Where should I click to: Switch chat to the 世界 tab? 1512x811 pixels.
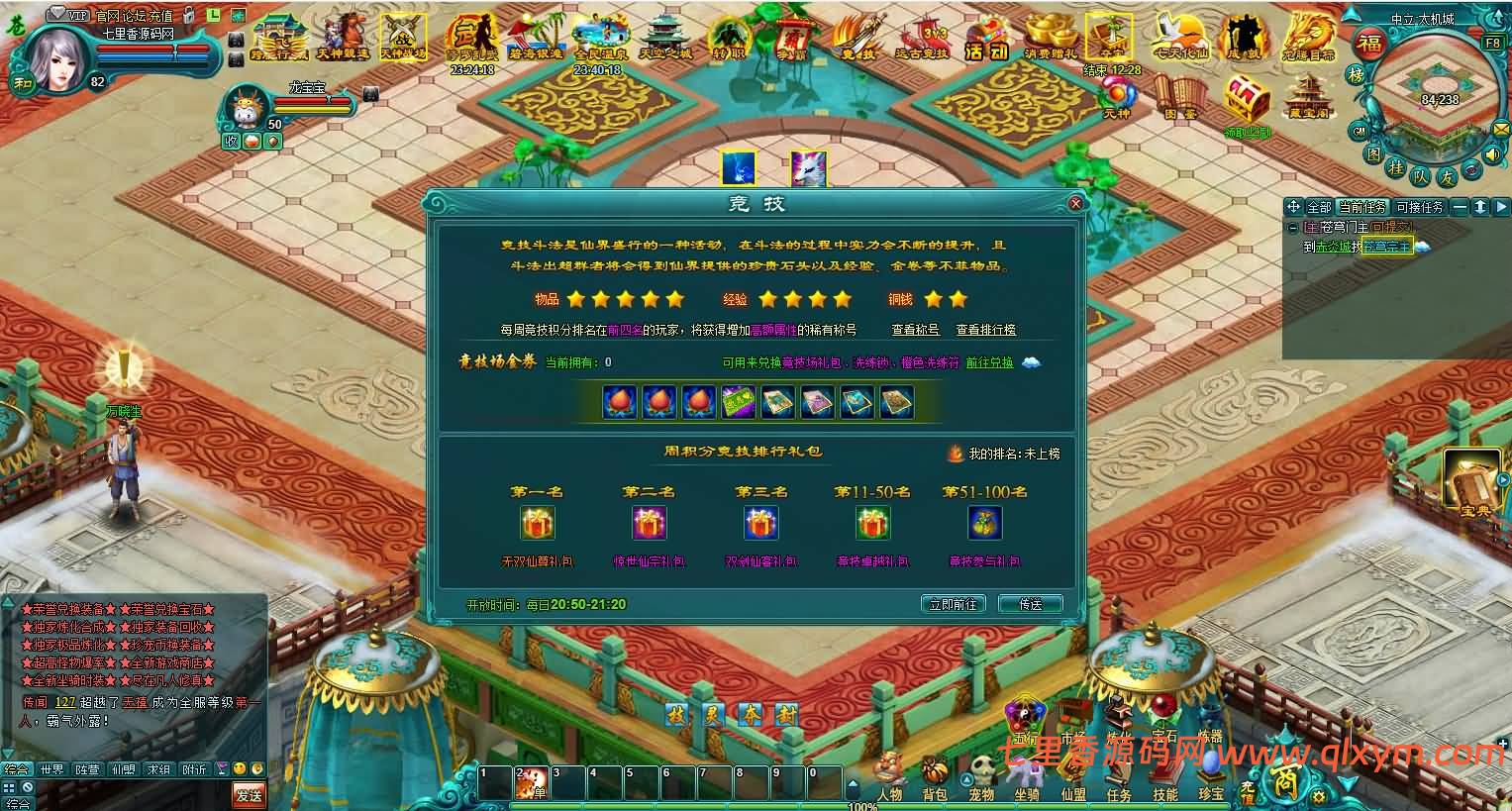coord(51,768)
